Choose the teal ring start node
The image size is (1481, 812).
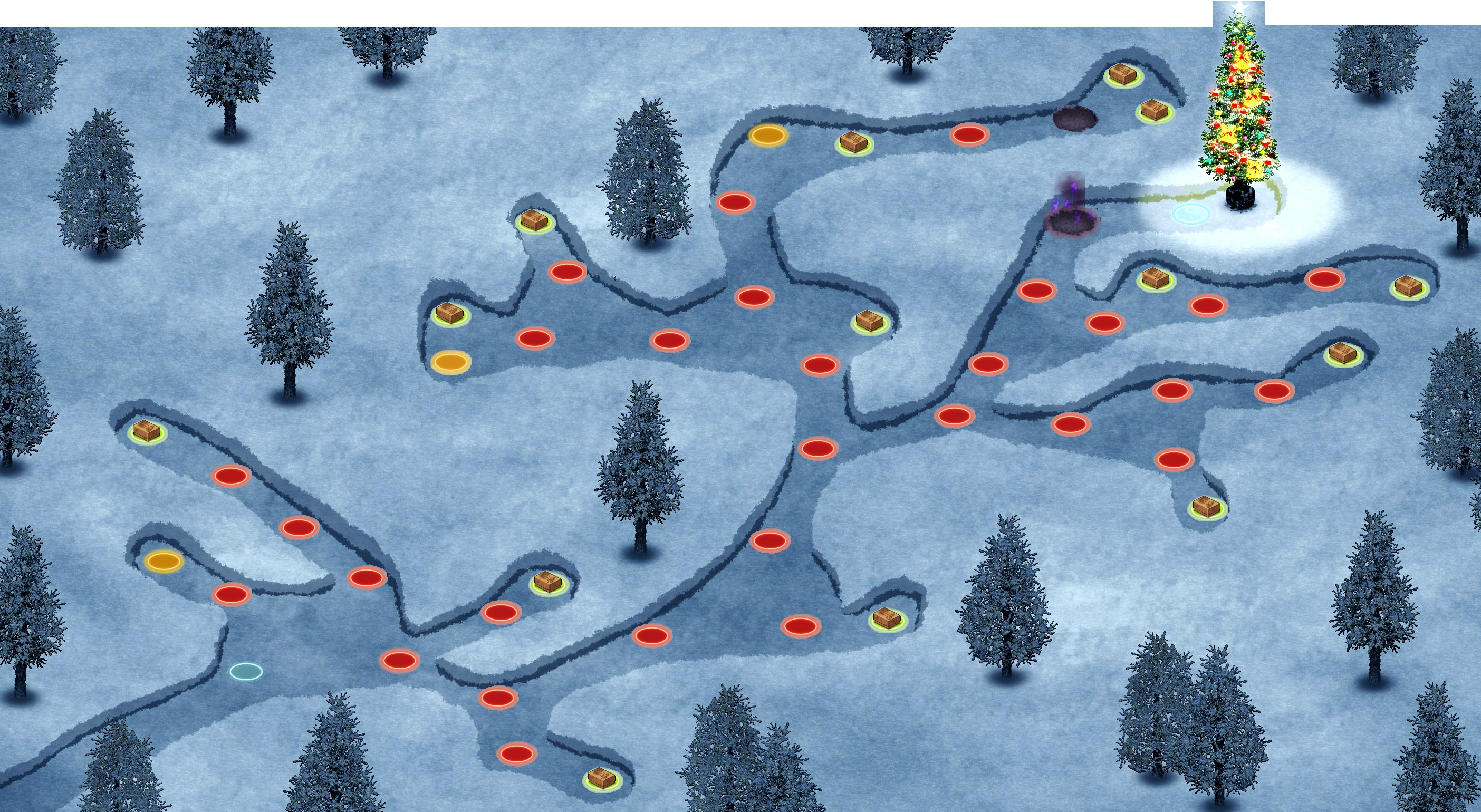coord(246,671)
